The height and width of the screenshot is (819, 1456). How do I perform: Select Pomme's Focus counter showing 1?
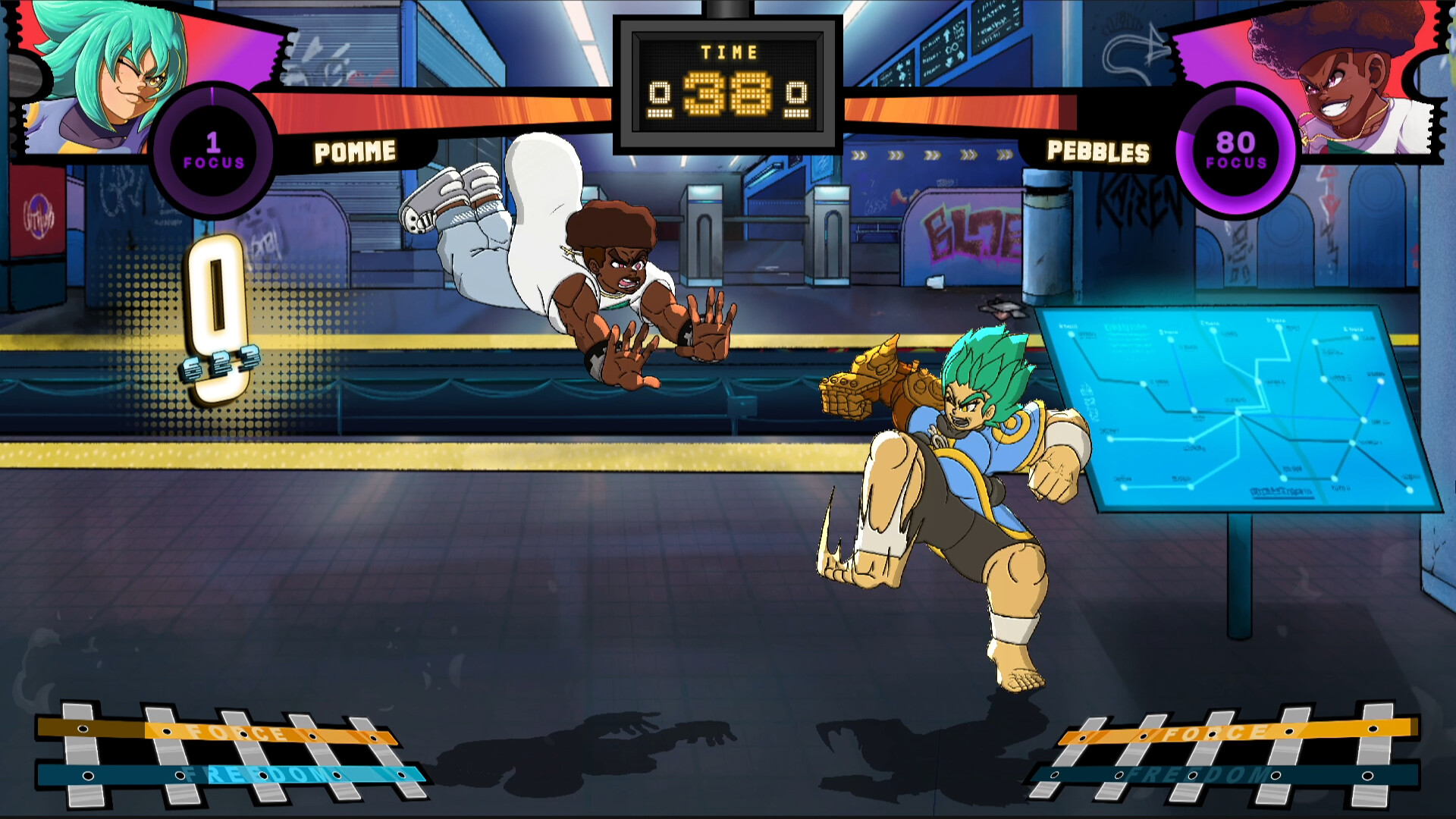click(214, 149)
